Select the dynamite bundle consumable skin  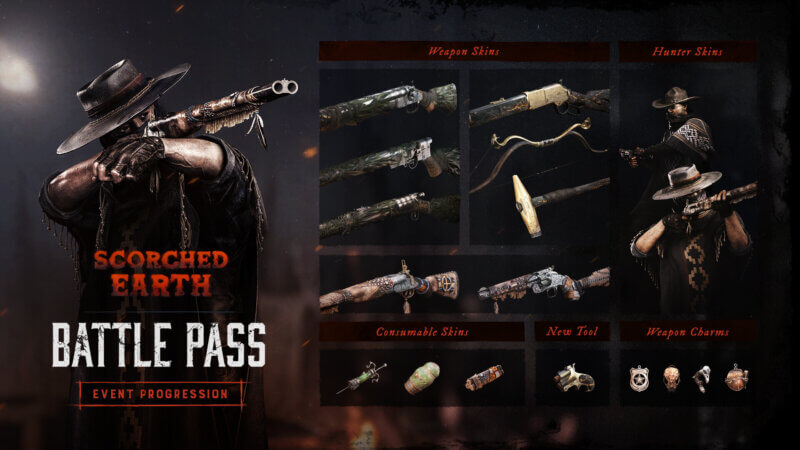pos(484,377)
